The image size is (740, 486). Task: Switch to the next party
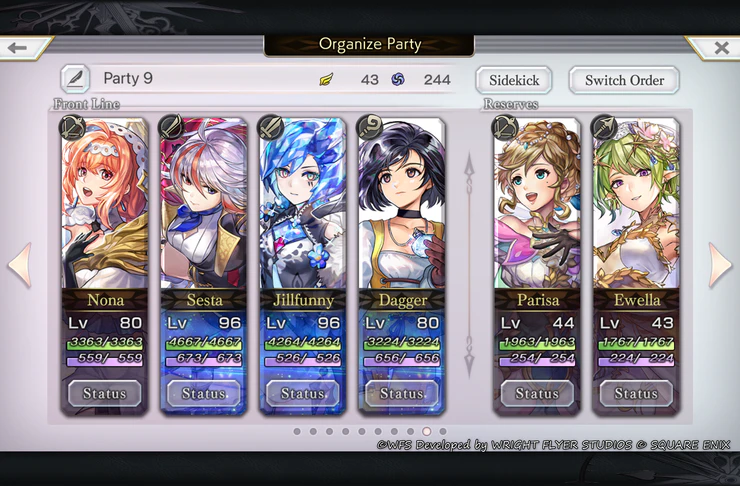coord(720,265)
